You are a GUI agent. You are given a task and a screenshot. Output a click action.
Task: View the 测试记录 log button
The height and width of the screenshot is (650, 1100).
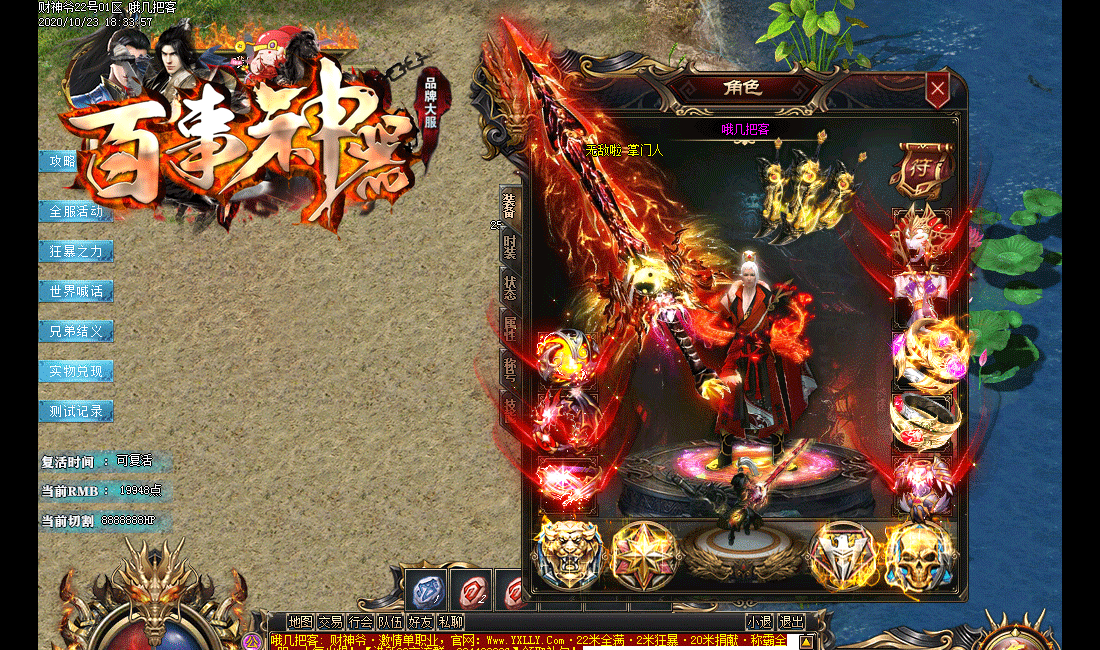tap(76, 411)
